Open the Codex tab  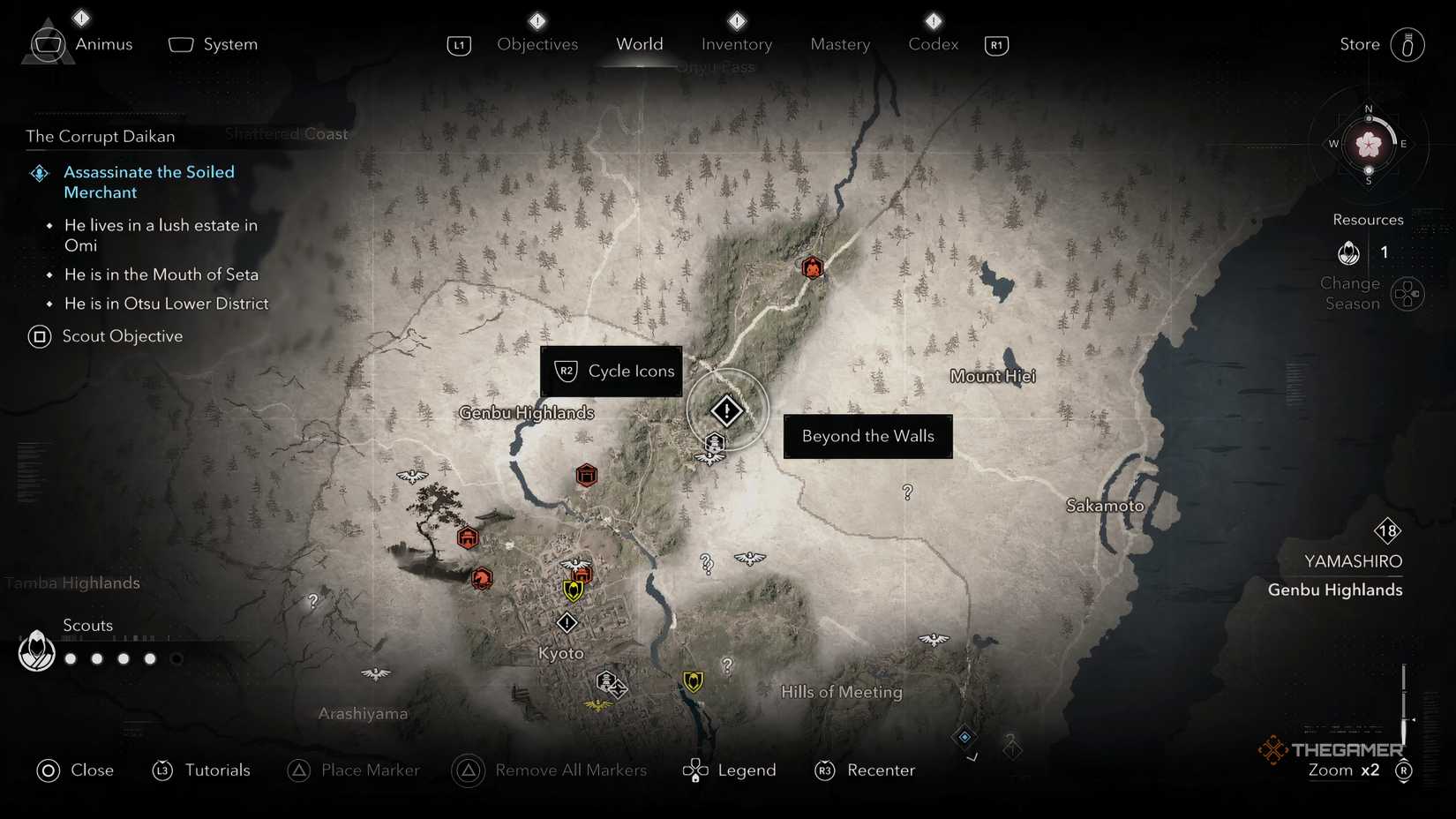pos(932,43)
